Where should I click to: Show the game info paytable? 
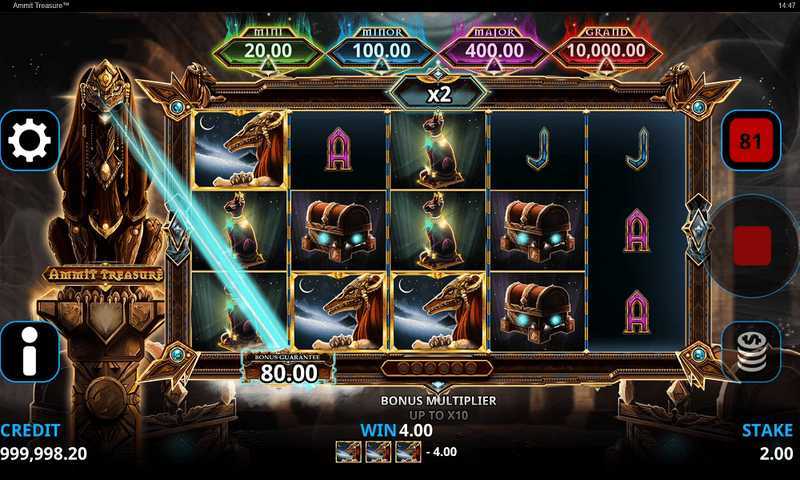click(29, 351)
